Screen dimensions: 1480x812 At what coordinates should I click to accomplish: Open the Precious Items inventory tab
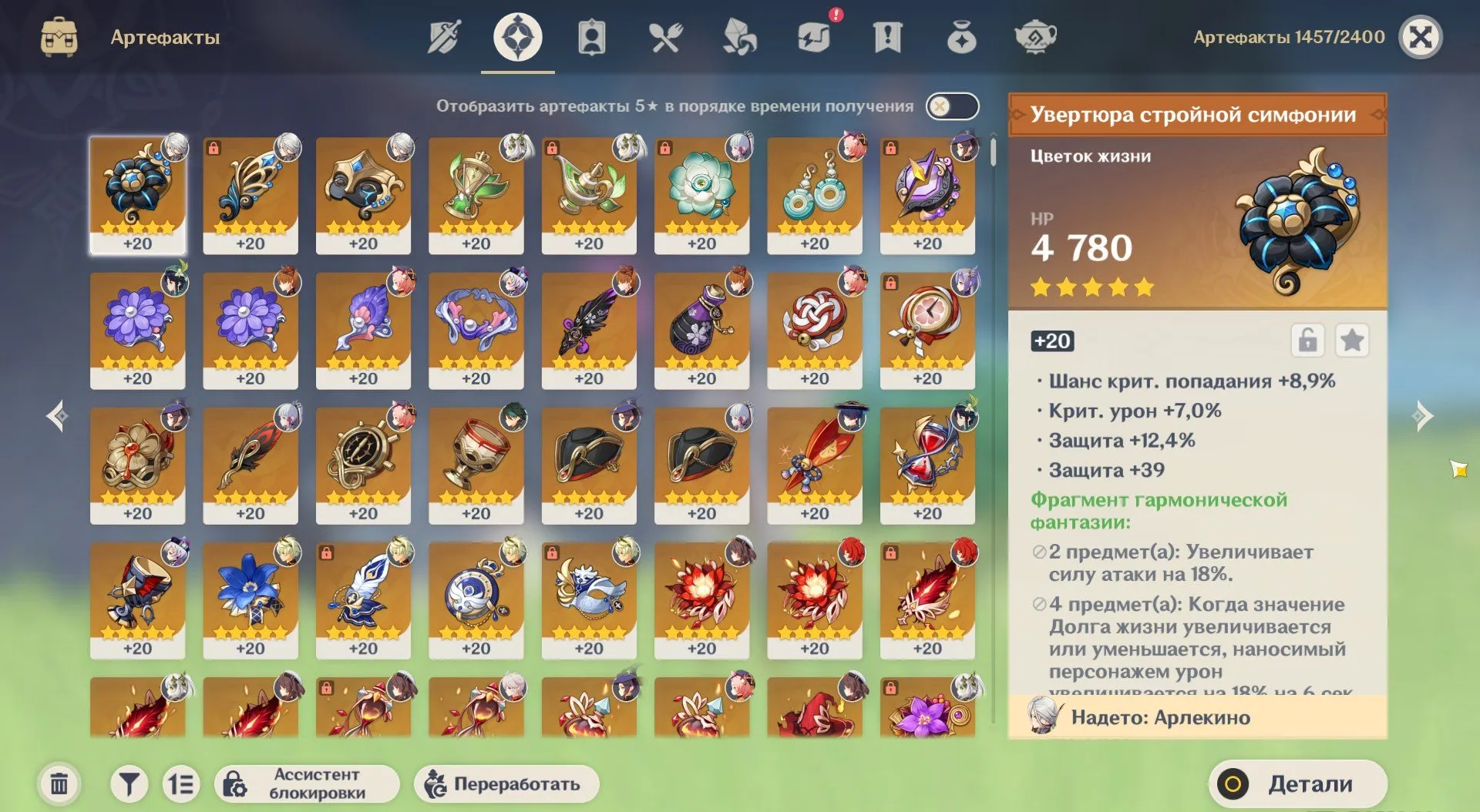pyautogui.click(x=962, y=37)
